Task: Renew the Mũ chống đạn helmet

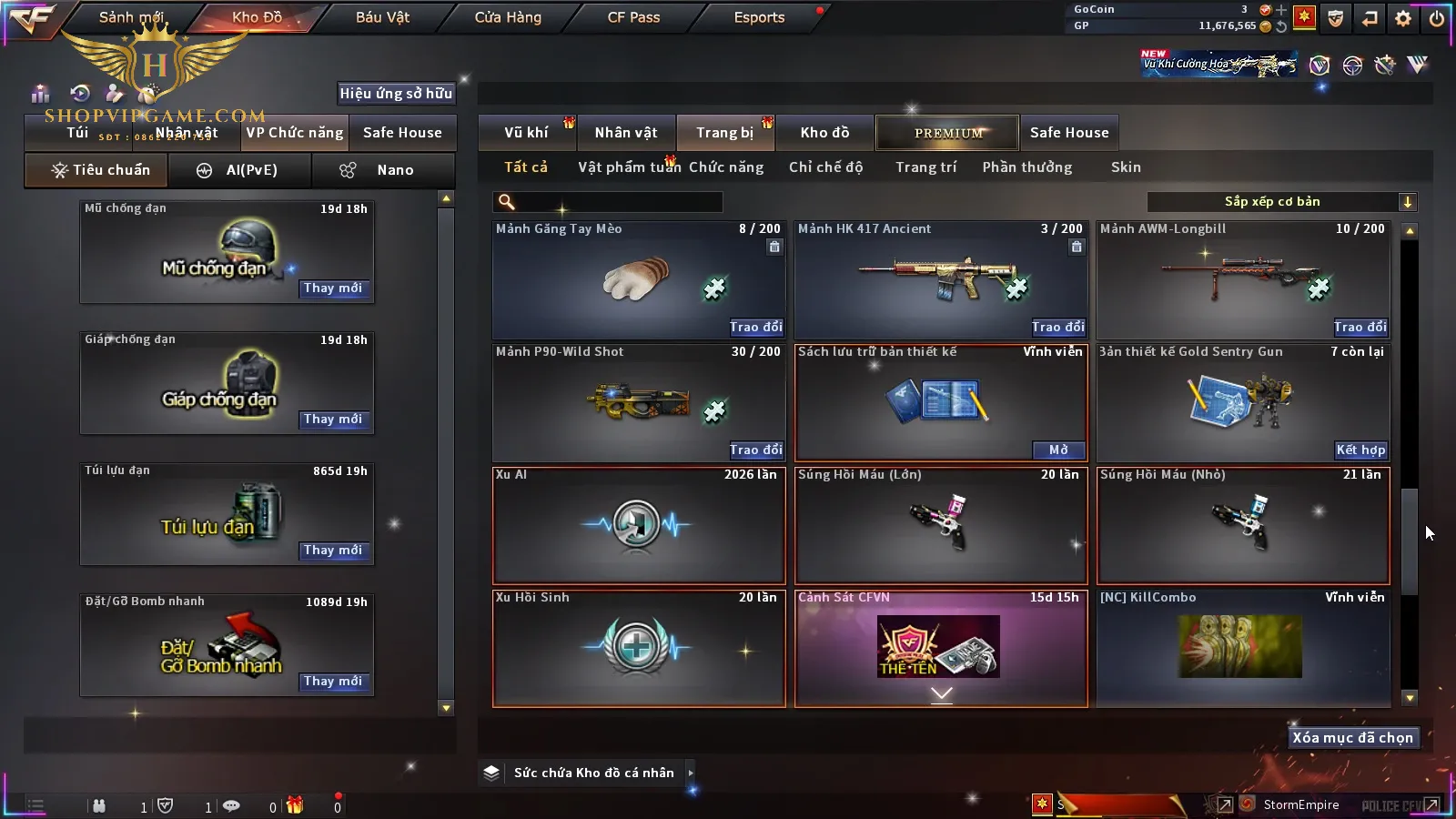Action: click(x=333, y=288)
